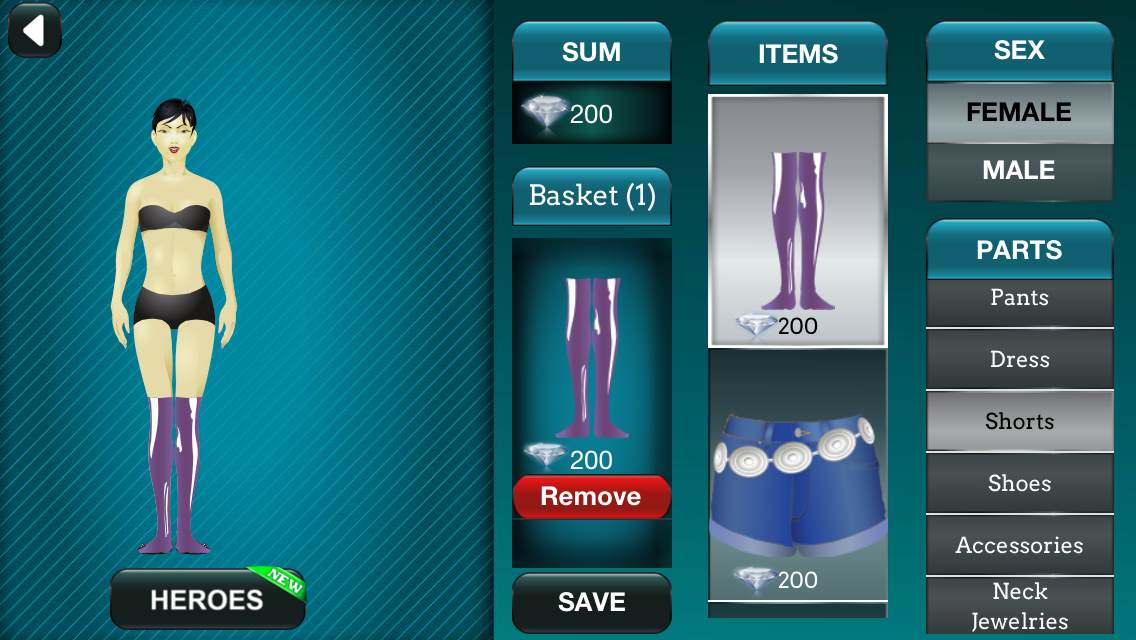The image size is (1136, 640).
Task: Open the Neck Jewelries category
Action: [x=1019, y=605]
